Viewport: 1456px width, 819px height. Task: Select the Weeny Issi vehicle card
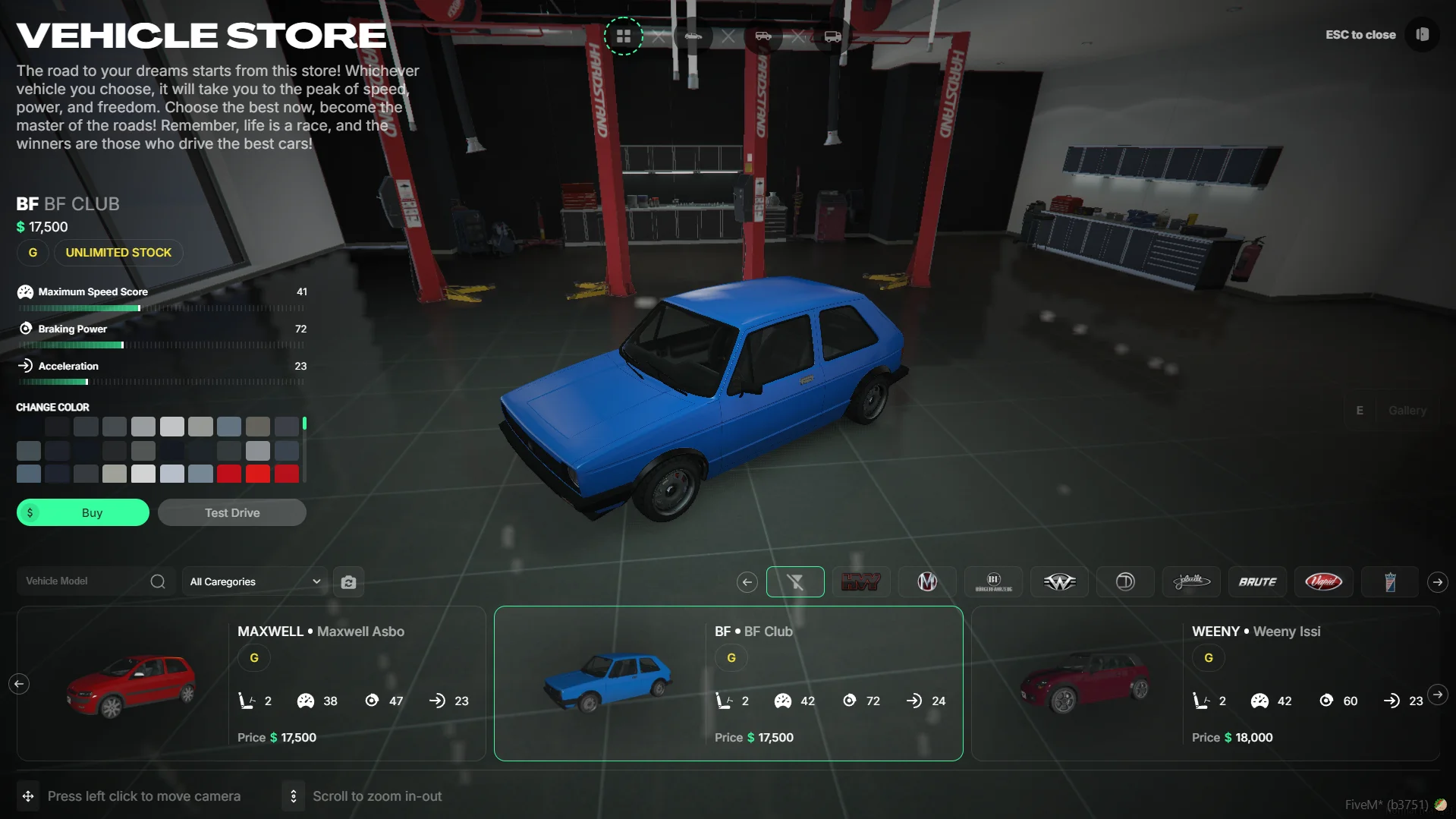(1205, 683)
